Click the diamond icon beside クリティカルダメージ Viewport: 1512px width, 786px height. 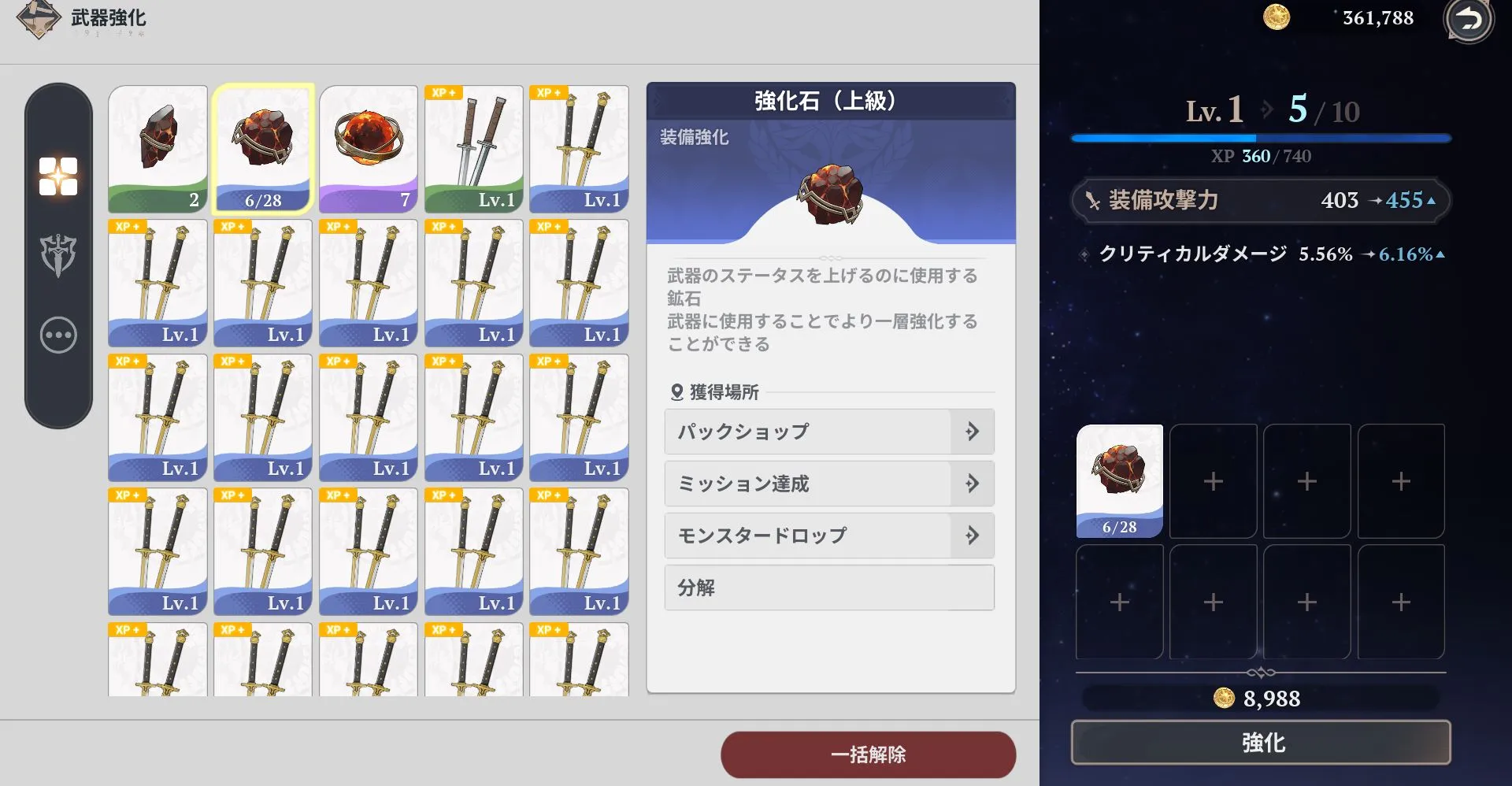point(1084,254)
